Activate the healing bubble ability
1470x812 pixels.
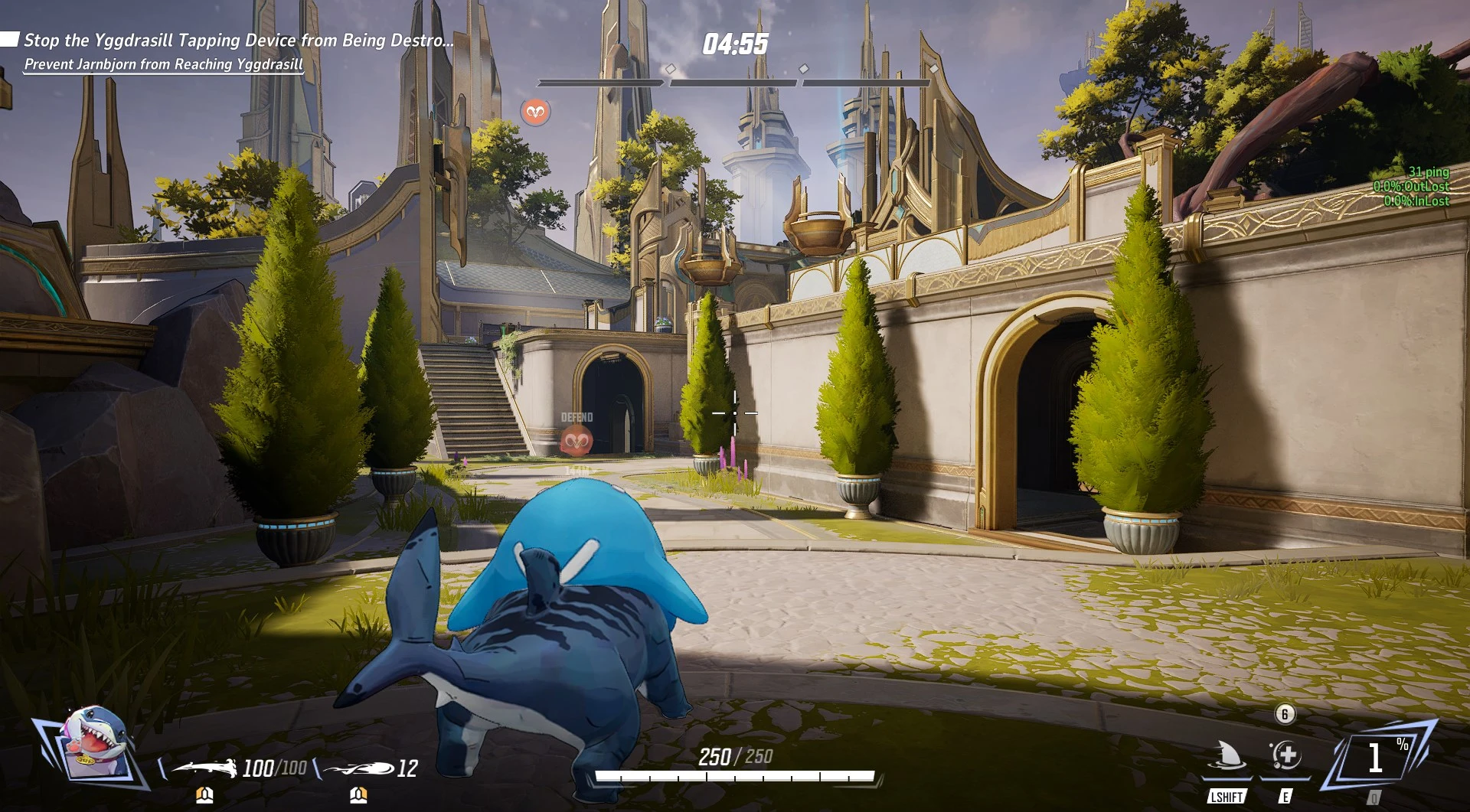click(x=1285, y=756)
